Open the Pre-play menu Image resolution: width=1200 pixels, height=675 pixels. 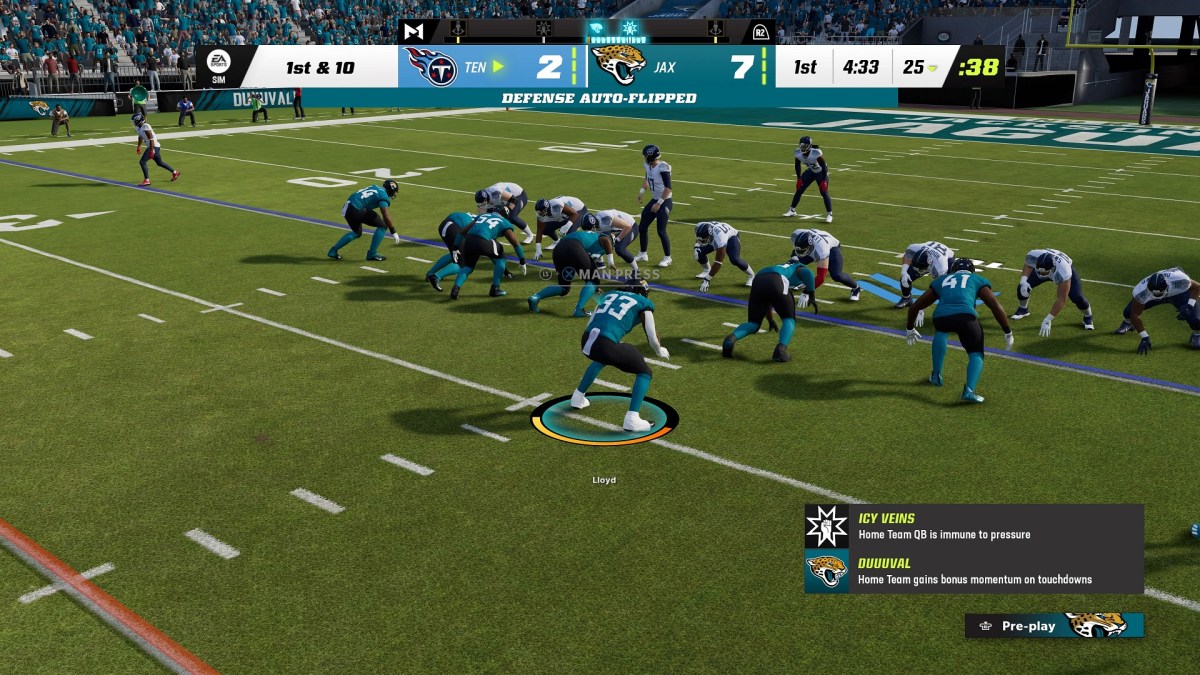1053,626
